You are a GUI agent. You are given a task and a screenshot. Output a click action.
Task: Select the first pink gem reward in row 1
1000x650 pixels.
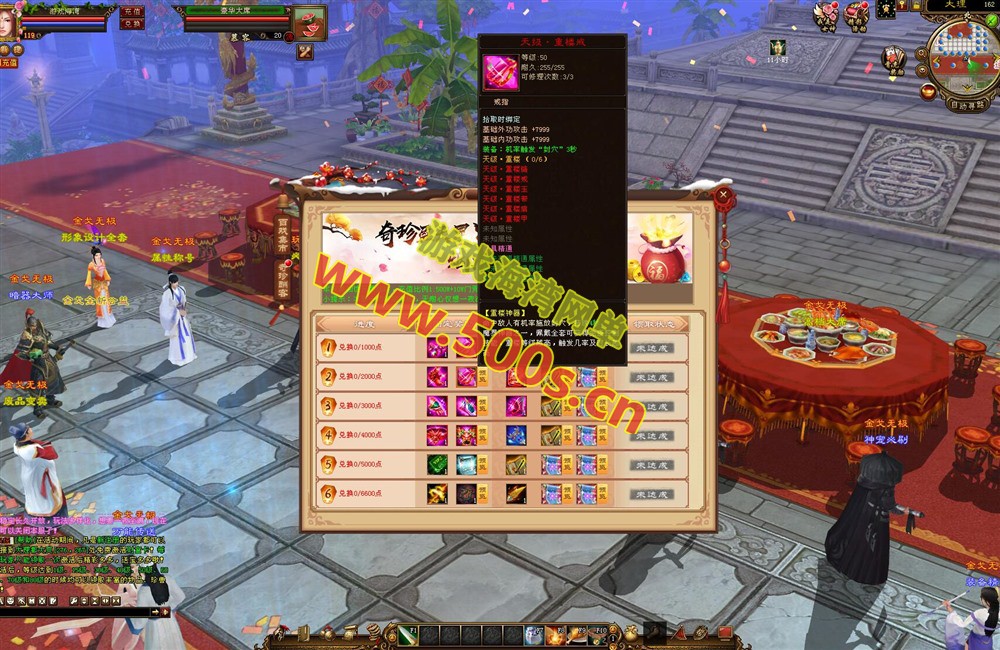pos(437,349)
